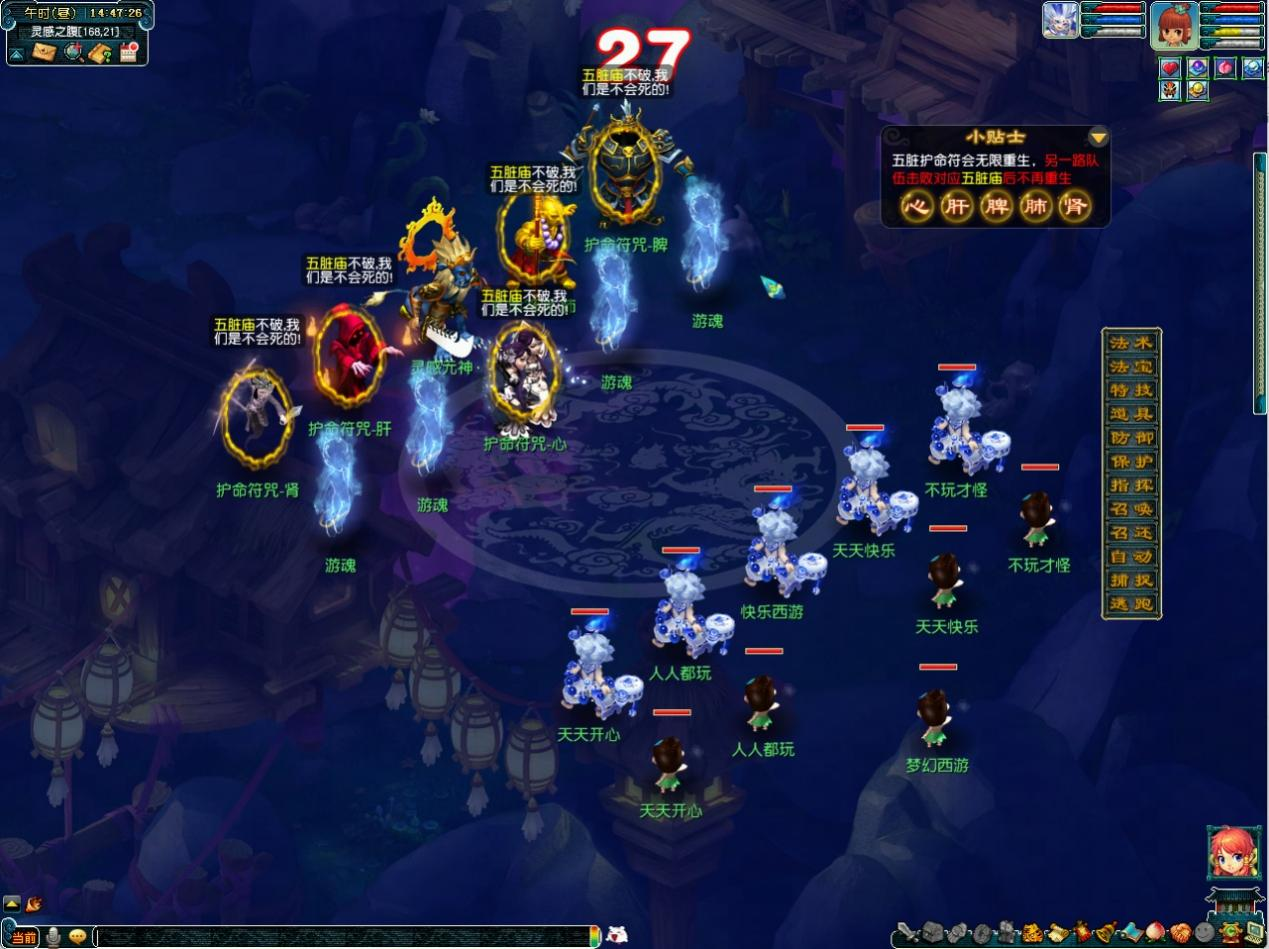Select the 脾 organ button in tips
This screenshot has height=949, width=1269.
995,207
